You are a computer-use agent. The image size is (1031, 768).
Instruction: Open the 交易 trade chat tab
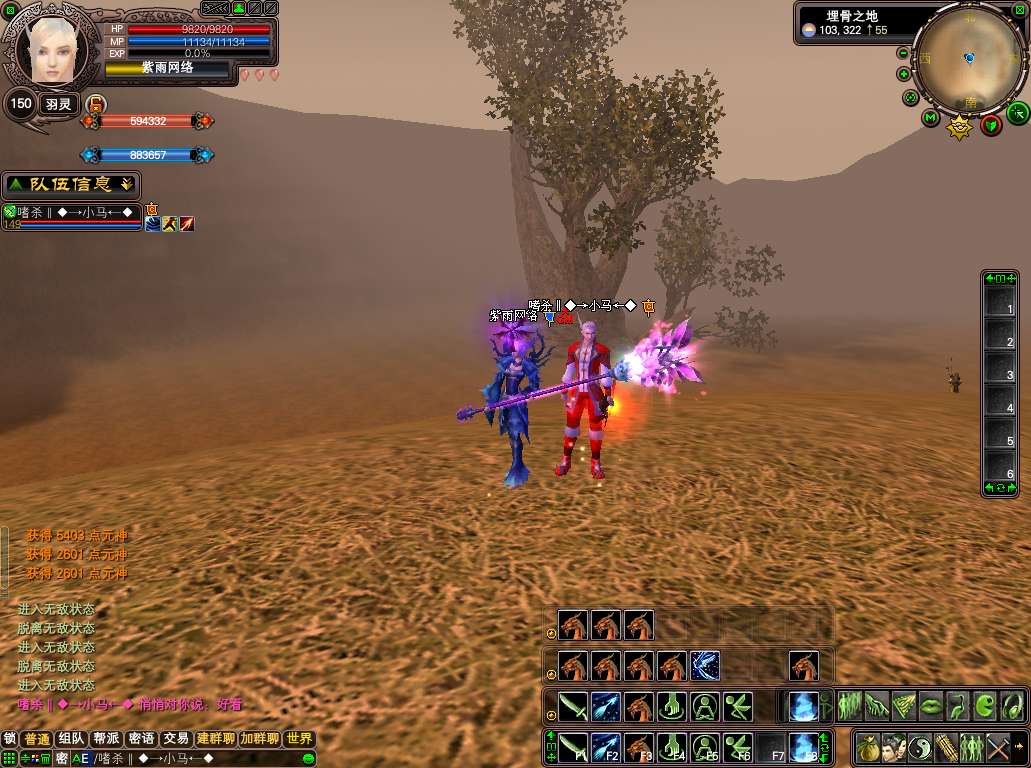click(176, 739)
